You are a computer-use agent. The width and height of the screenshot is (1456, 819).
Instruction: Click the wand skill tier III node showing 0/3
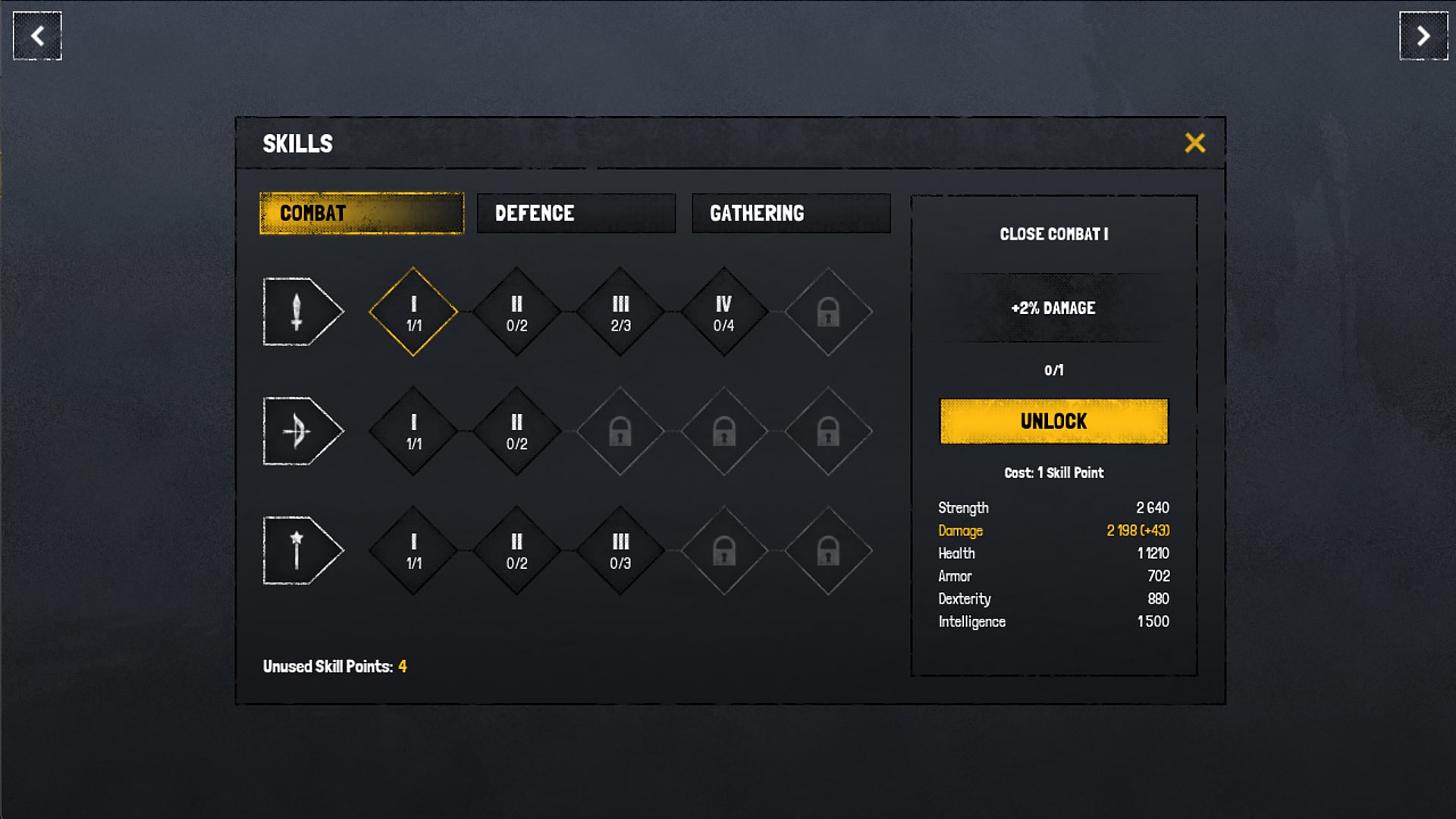(x=620, y=550)
